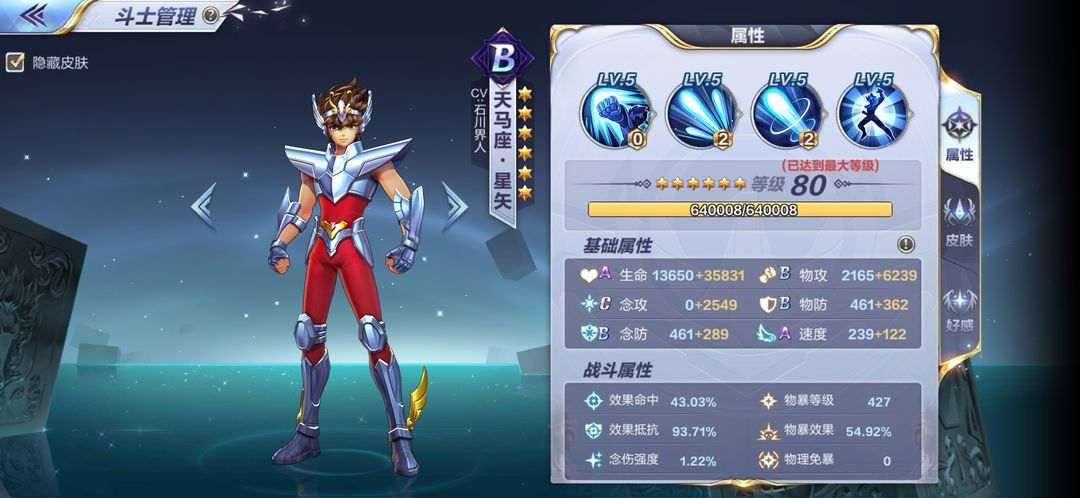Select the fist punch skill icon
Viewport: 1080px width, 498px height.
click(x=616, y=111)
